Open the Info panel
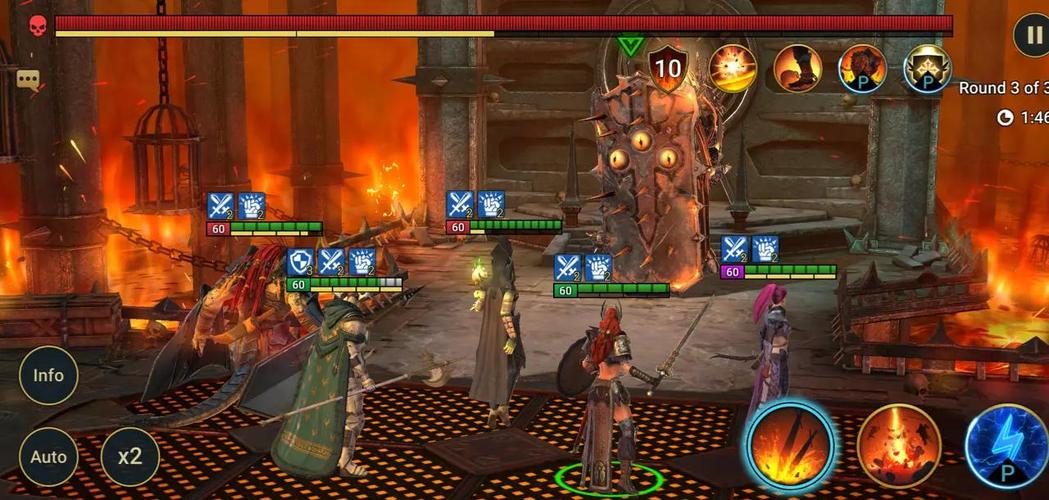The height and width of the screenshot is (500, 1049). 48,376
